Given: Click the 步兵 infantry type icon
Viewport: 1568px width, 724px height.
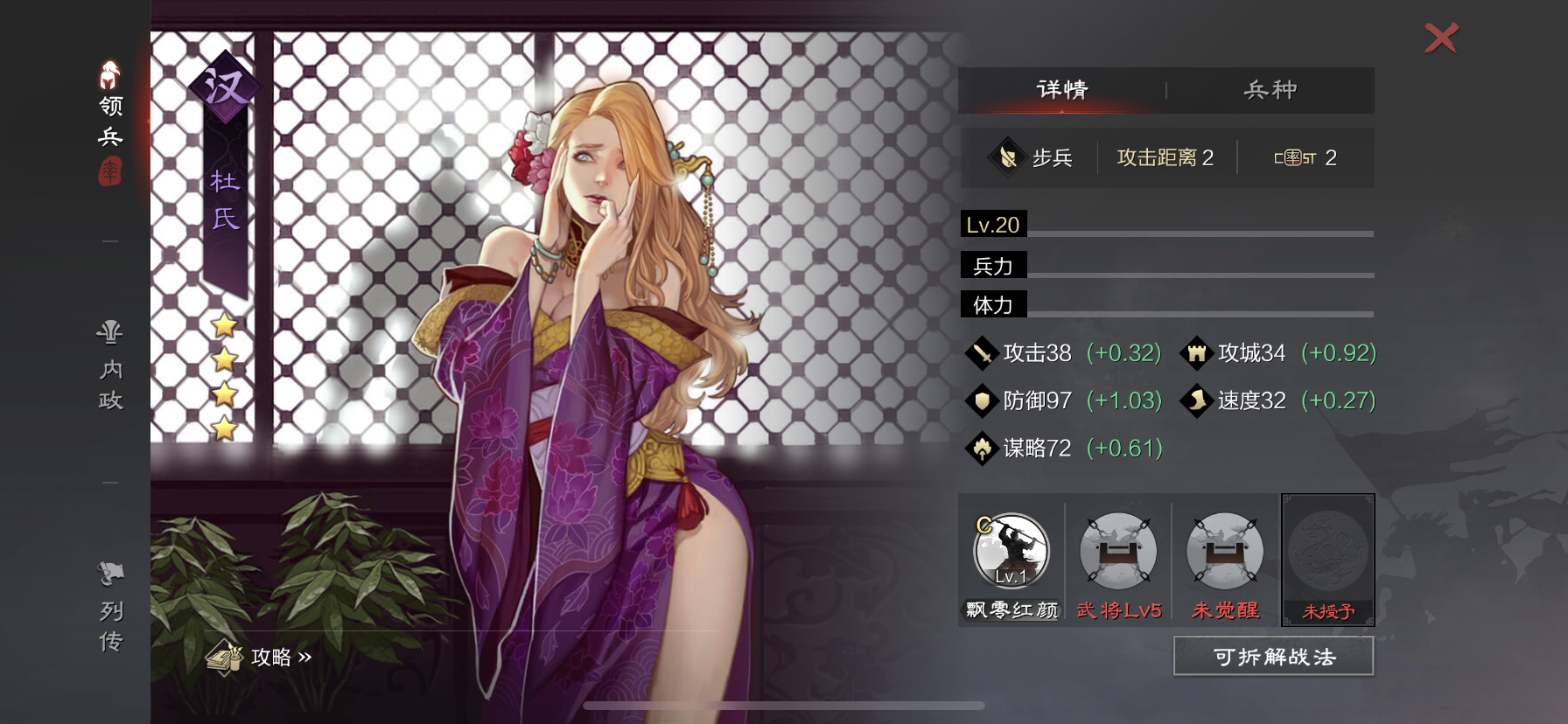Looking at the screenshot, I should point(1008,157).
